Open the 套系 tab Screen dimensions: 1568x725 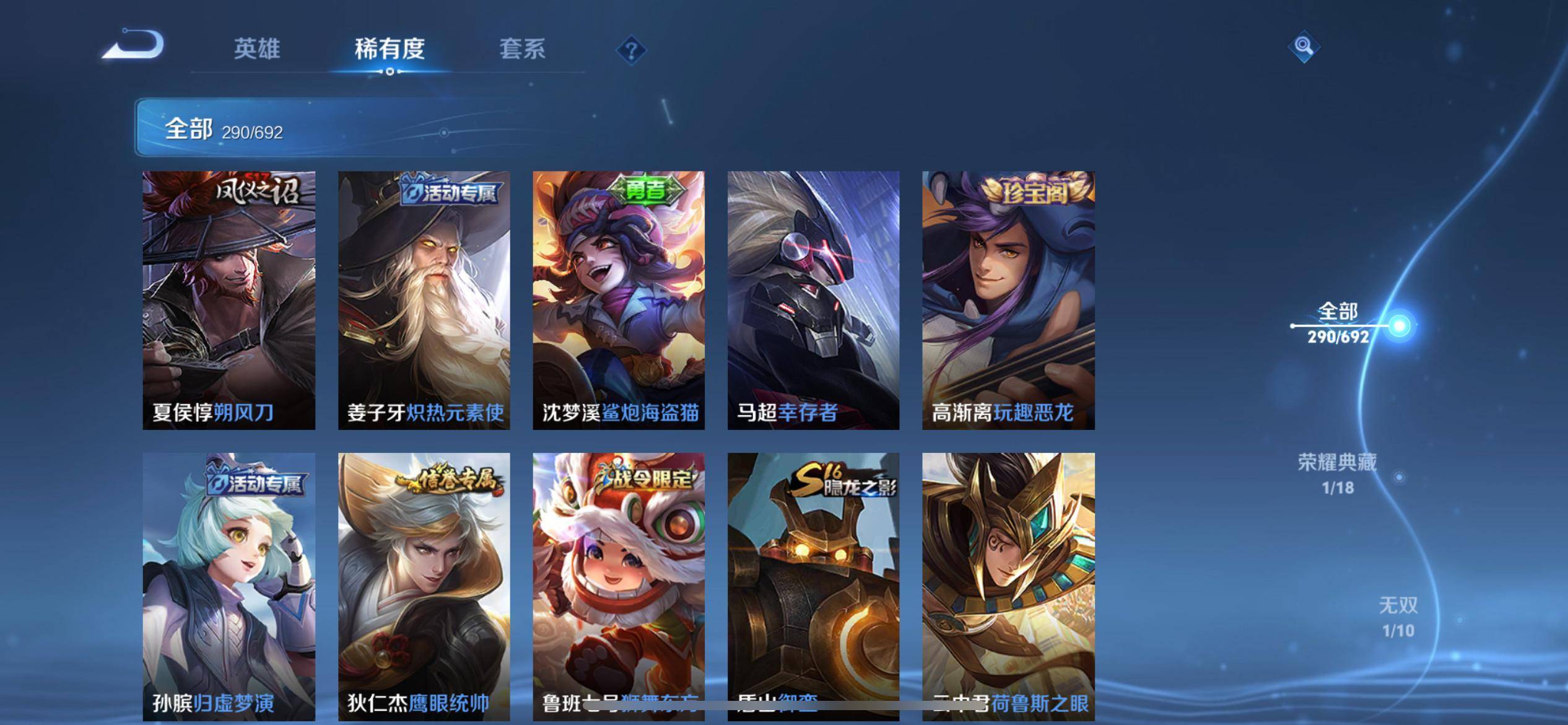point(522,49)
